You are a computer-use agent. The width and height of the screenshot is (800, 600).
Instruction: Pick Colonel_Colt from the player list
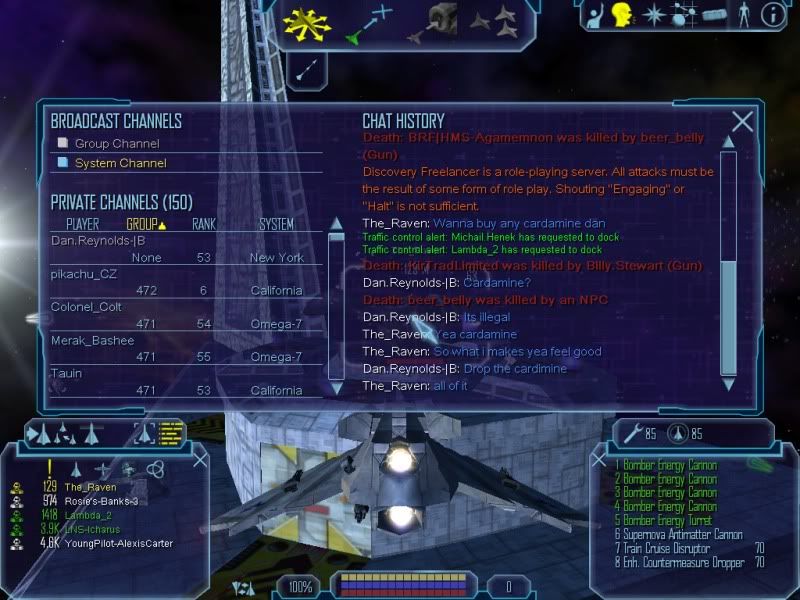pyautogui.click(x=85, y=307)
